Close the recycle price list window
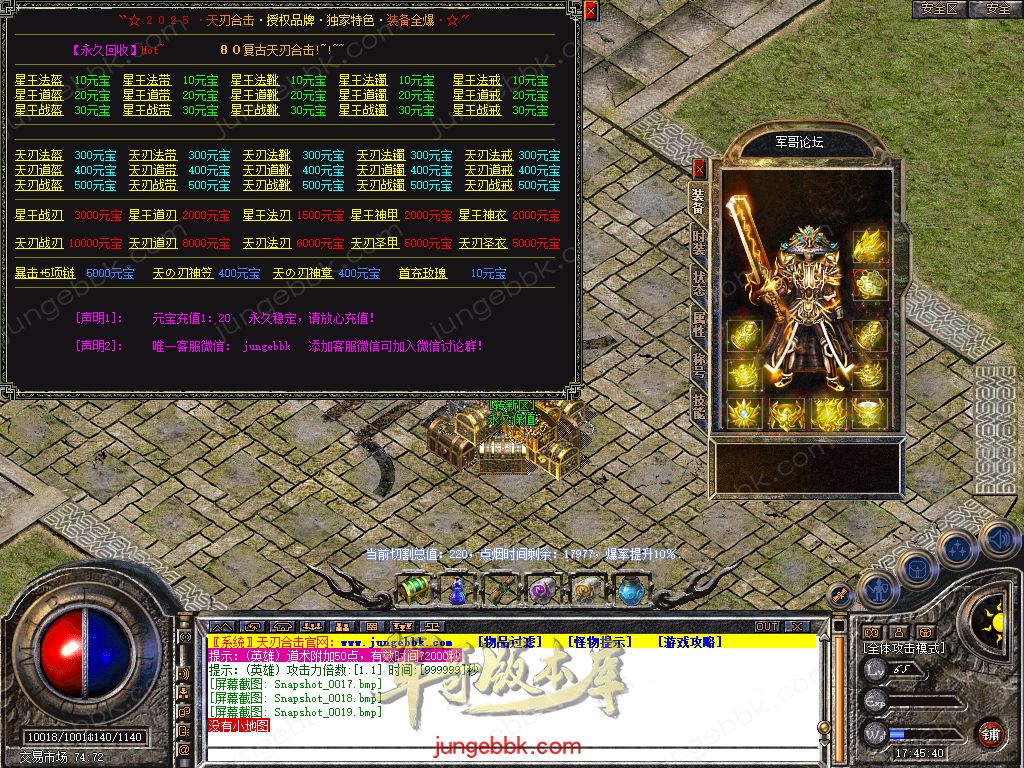1024x768 pixels. [590, 11]
